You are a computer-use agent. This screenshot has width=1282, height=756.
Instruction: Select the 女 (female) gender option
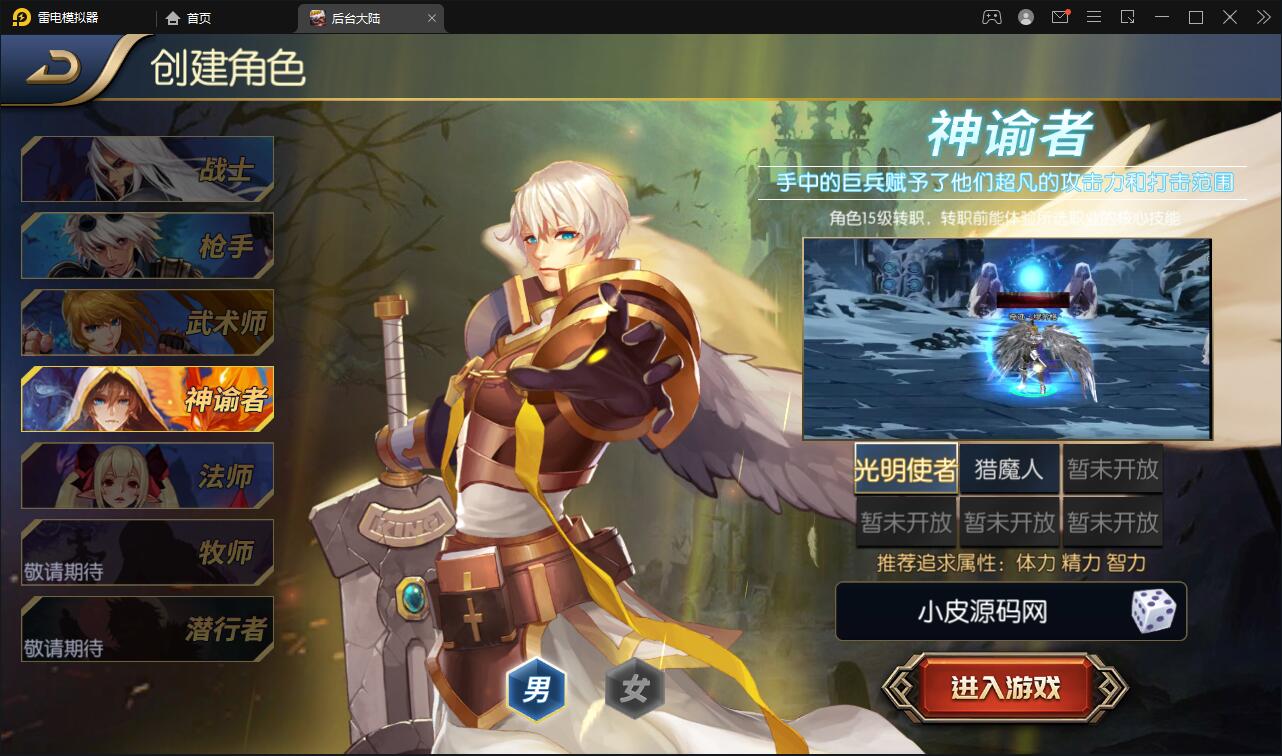click(x=633, y=690)
